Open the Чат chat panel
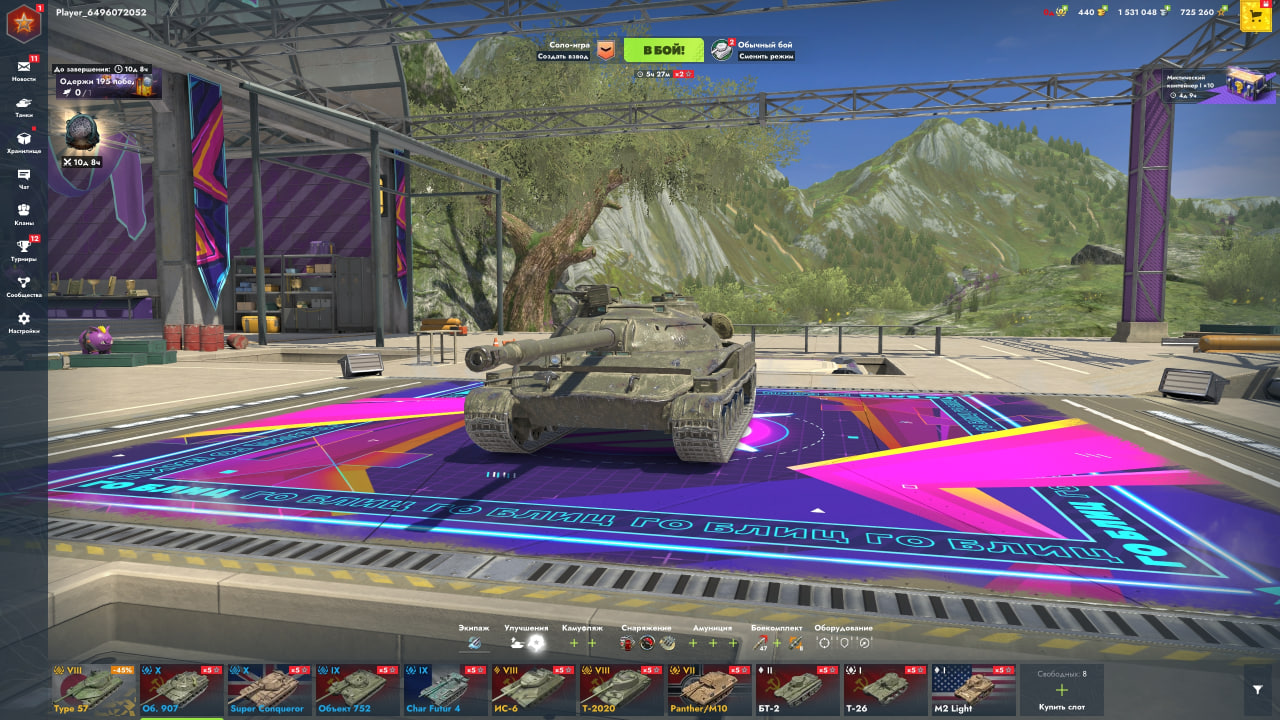 23,179
